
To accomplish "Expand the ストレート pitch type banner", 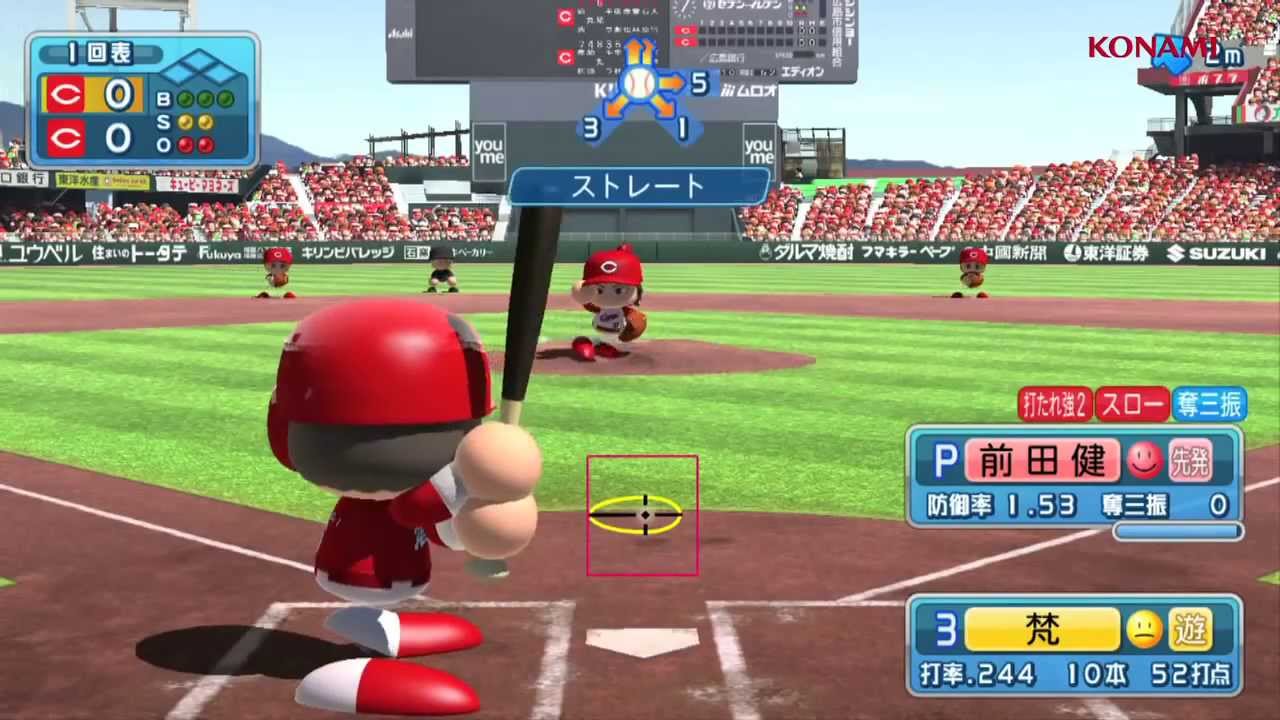I will click(641, 185).
